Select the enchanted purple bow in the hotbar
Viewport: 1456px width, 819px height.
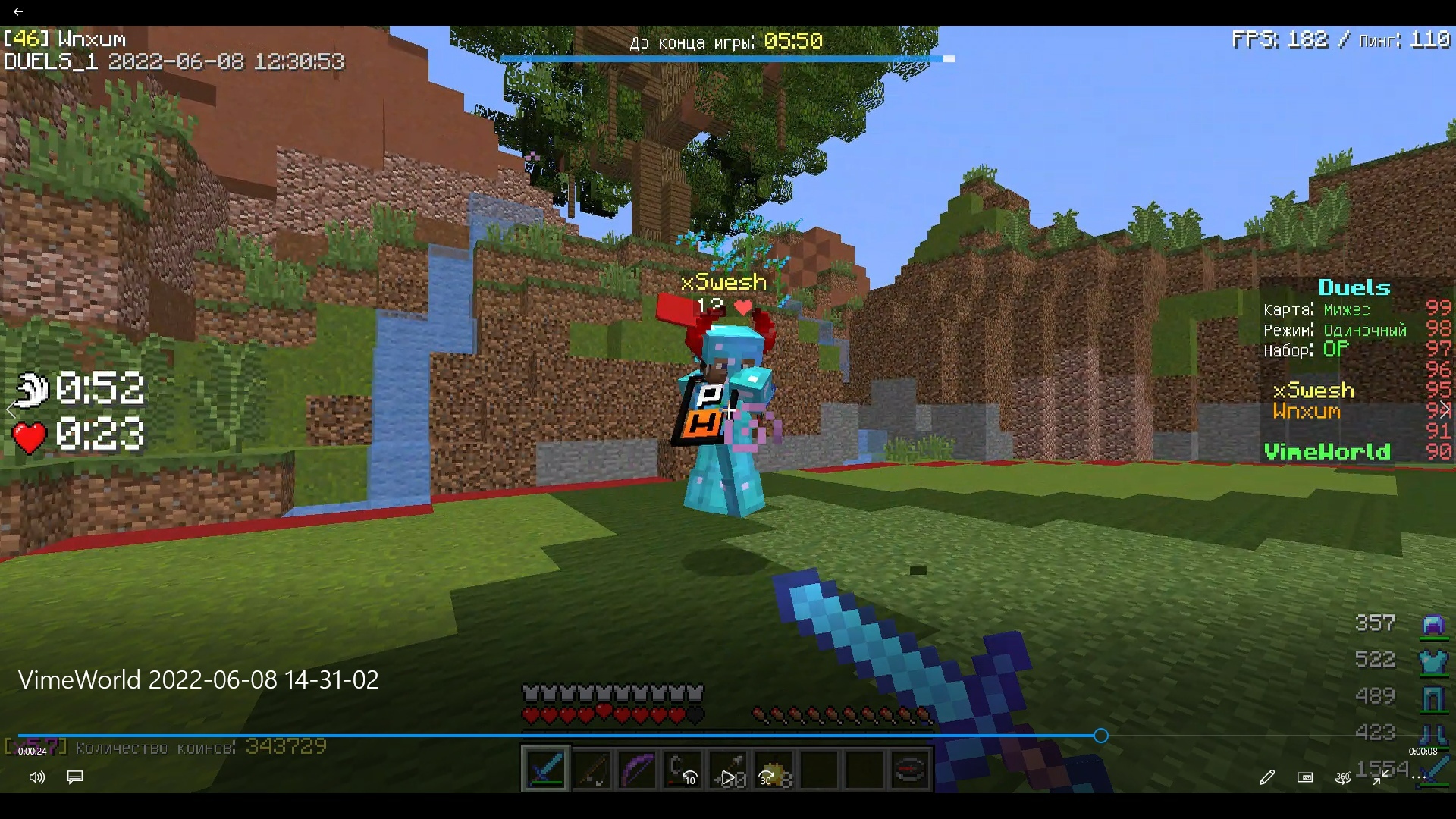pyautogui.click(x=637, y=769)
